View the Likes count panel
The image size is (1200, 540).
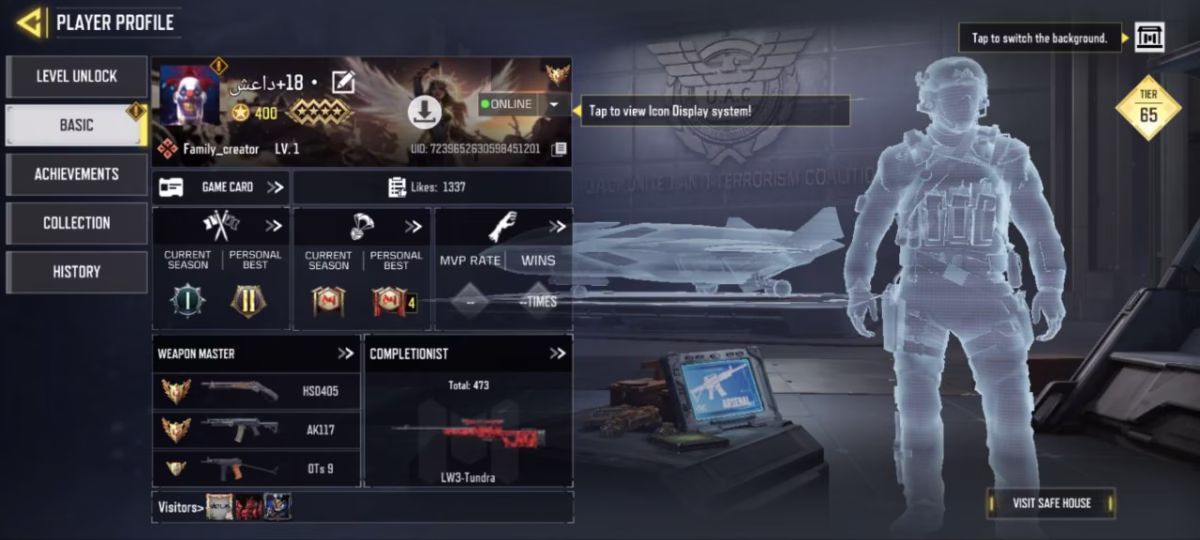click(432, 187)
